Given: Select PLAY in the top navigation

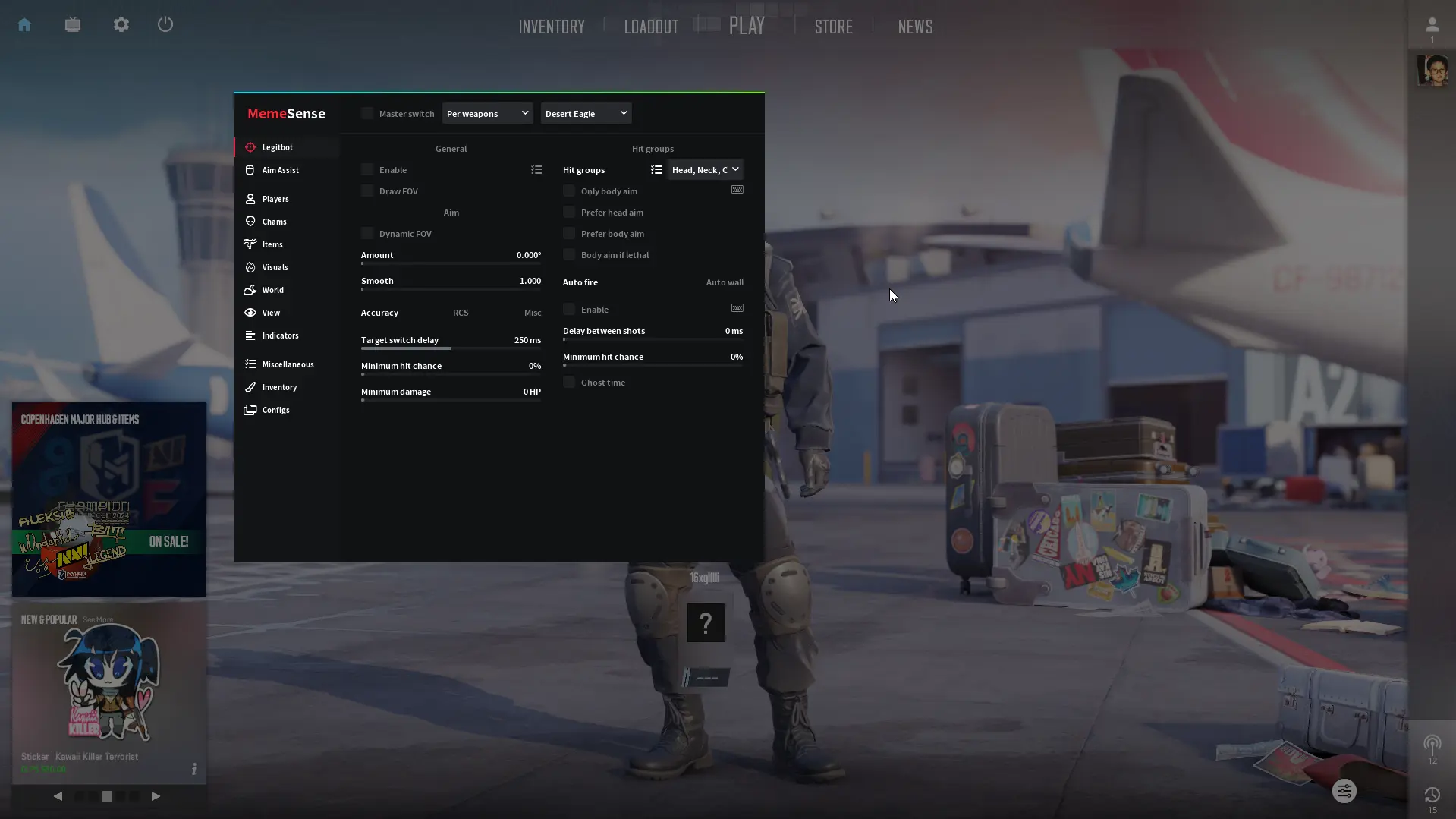Looking at the screenshot, I should point(747,26).
